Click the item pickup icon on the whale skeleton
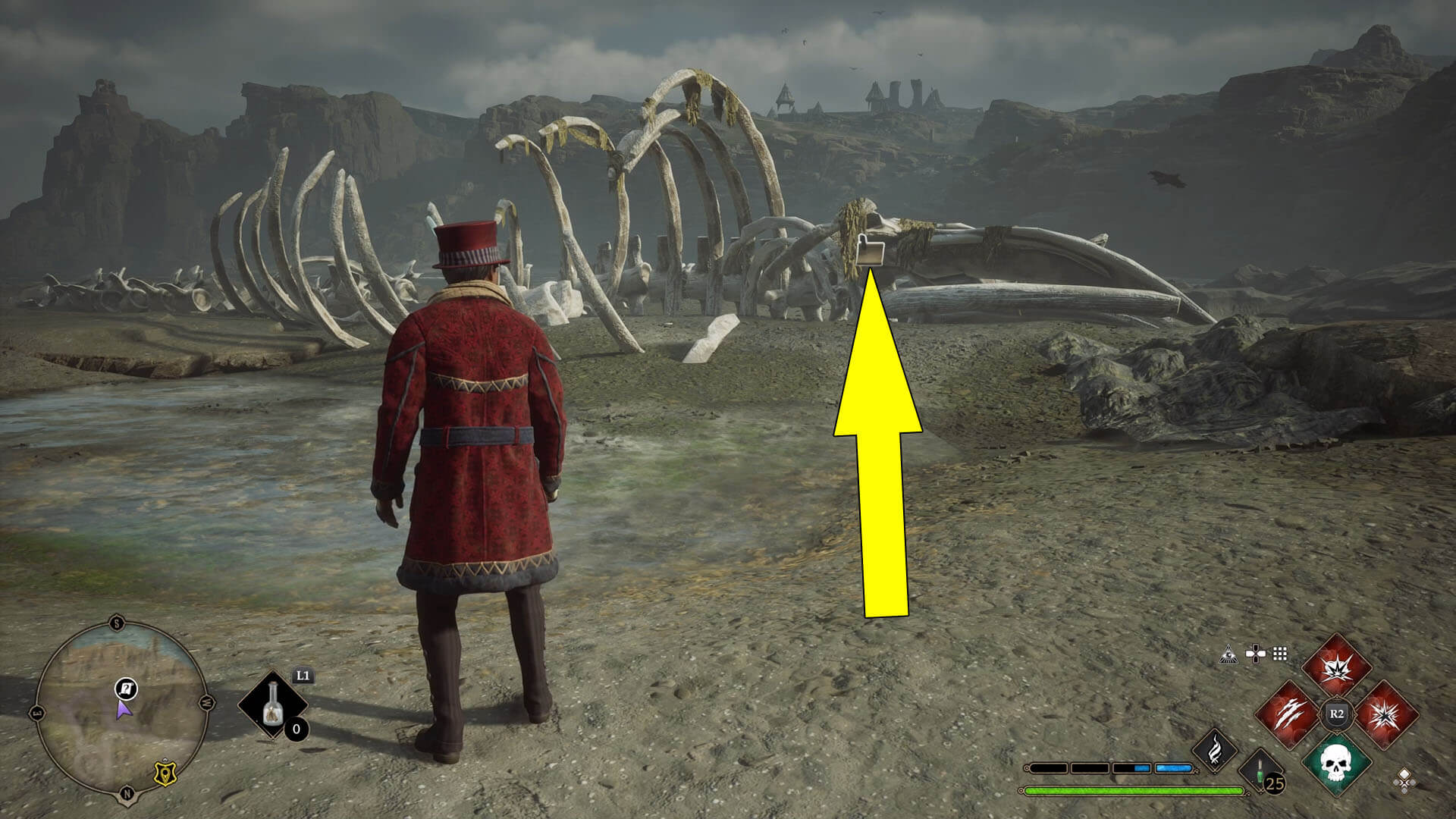Image resolution: width=1456 pixels, height=819 pixels. pos(869,250)
